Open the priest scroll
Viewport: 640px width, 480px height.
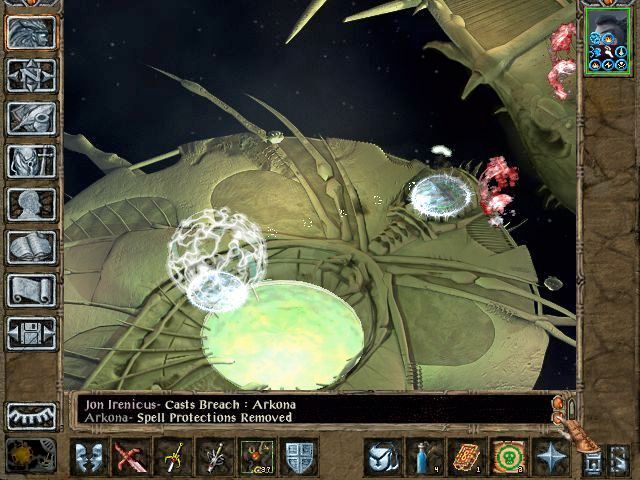pyautogui.click(x=31, y=290)
